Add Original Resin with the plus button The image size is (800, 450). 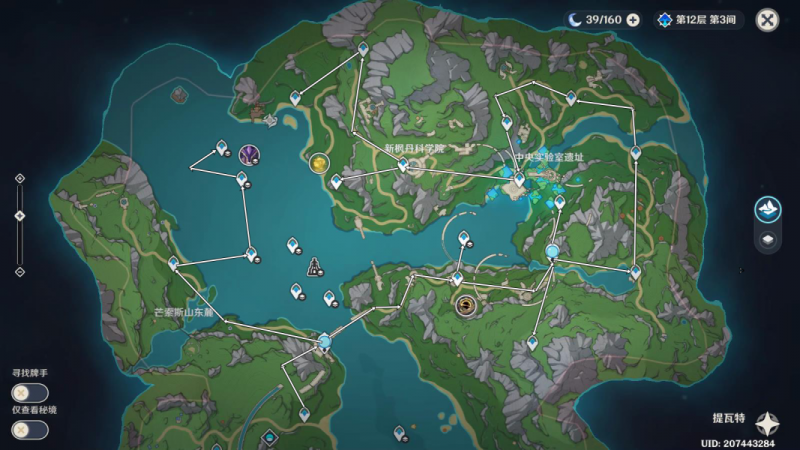(x=633, y=19)
